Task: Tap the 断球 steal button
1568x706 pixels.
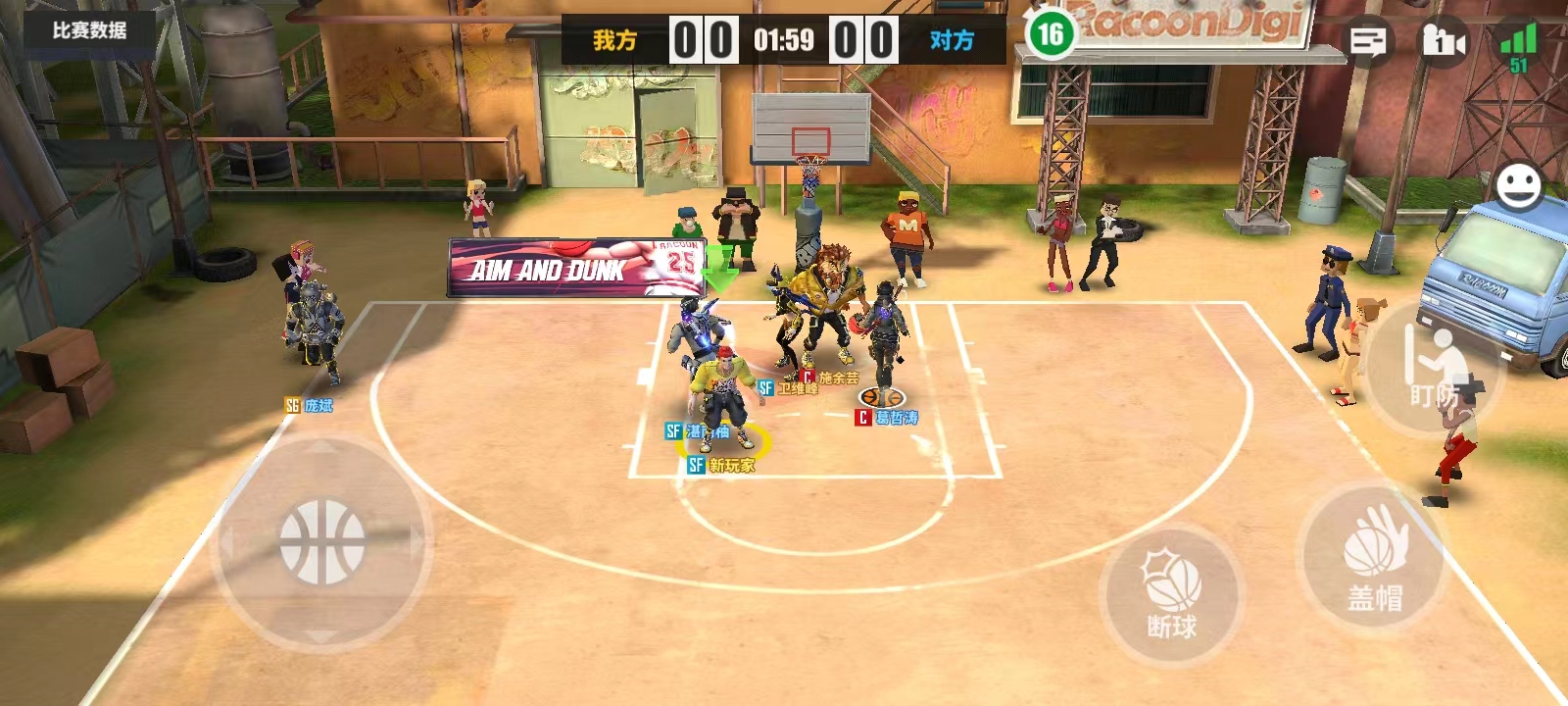Action: tap(1172, 595)
